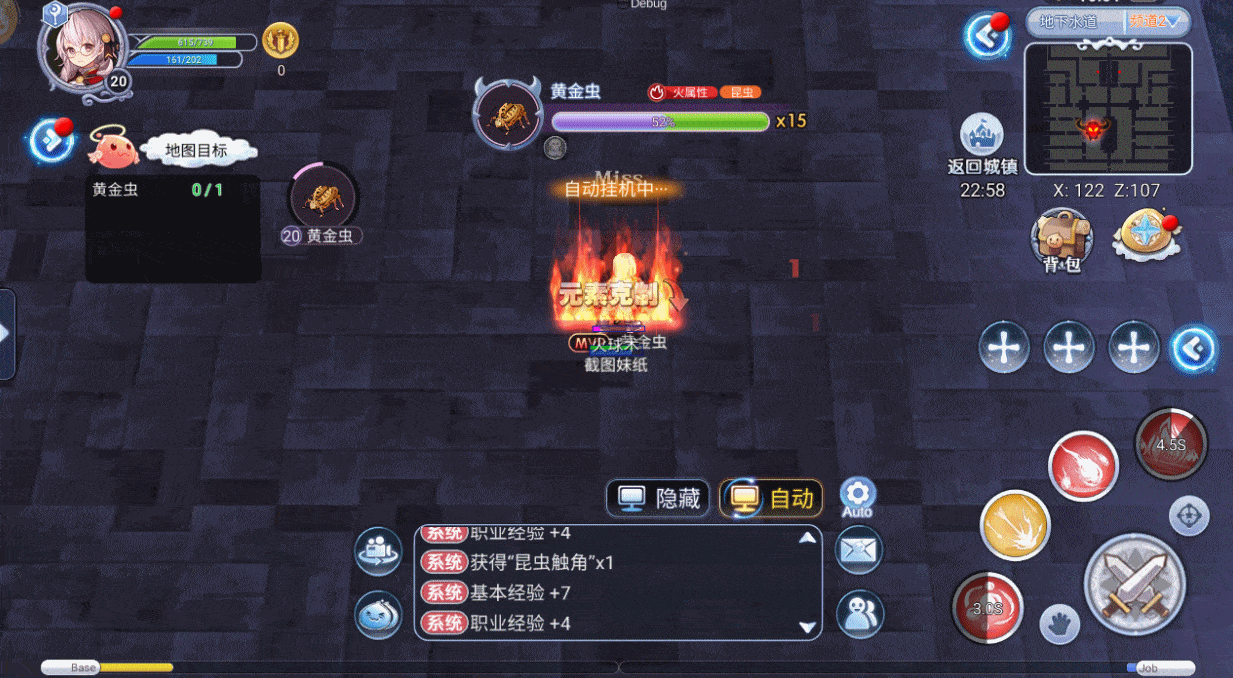Open the dungeon minimap

pos(1108,107)
